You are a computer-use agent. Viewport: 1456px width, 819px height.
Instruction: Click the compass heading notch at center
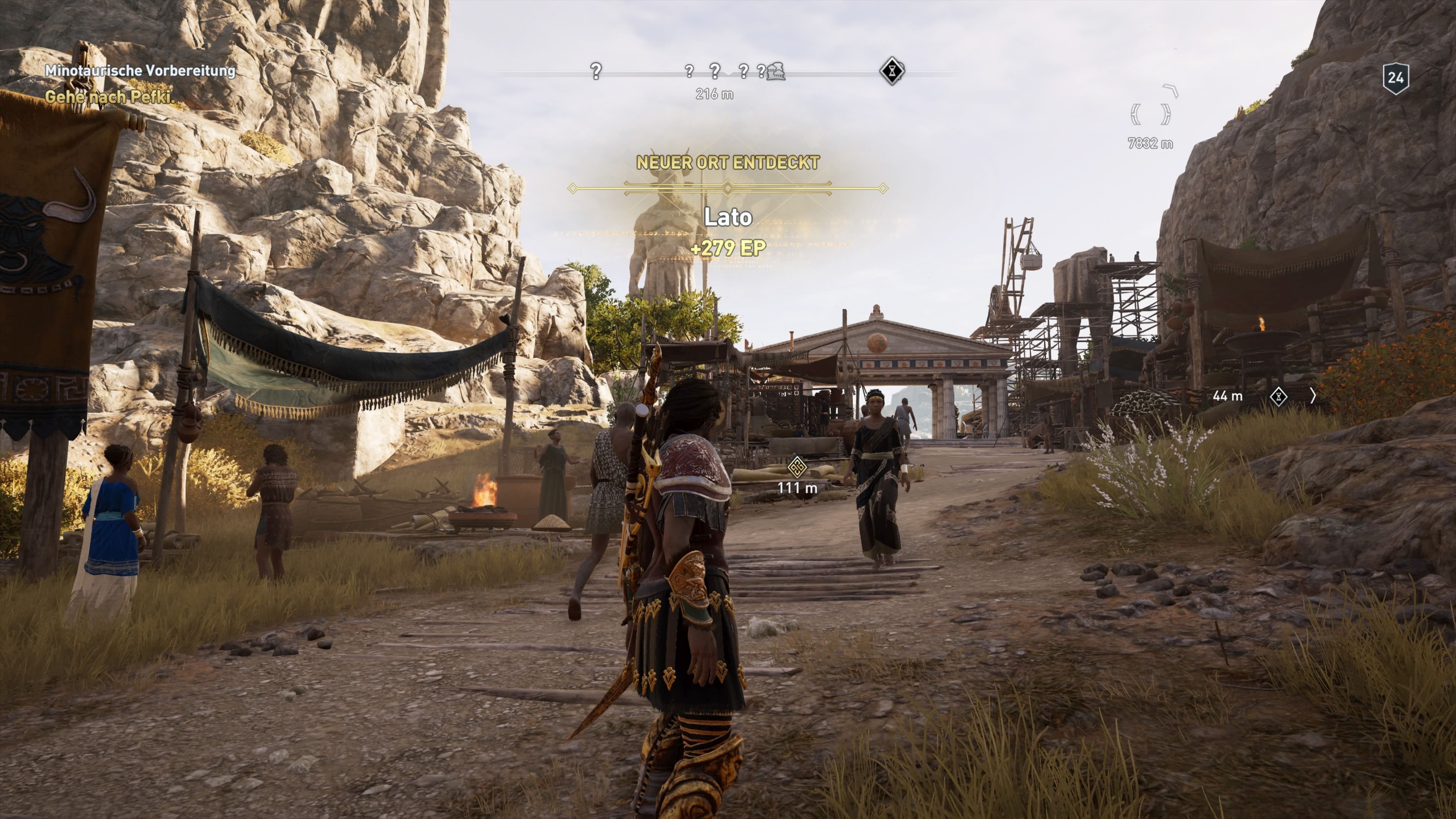[728, 74]
